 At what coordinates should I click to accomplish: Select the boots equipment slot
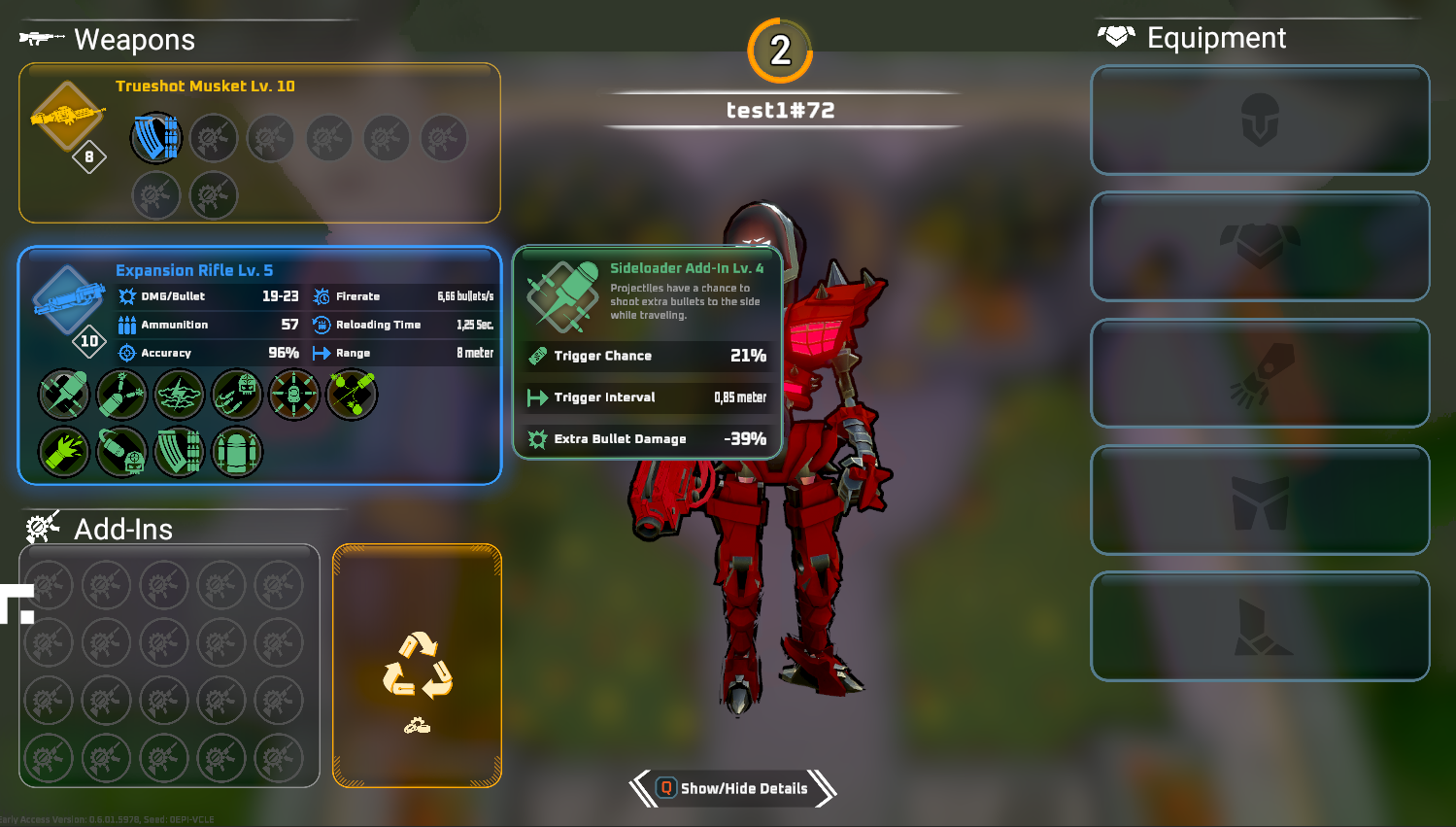pos(1260,626)
